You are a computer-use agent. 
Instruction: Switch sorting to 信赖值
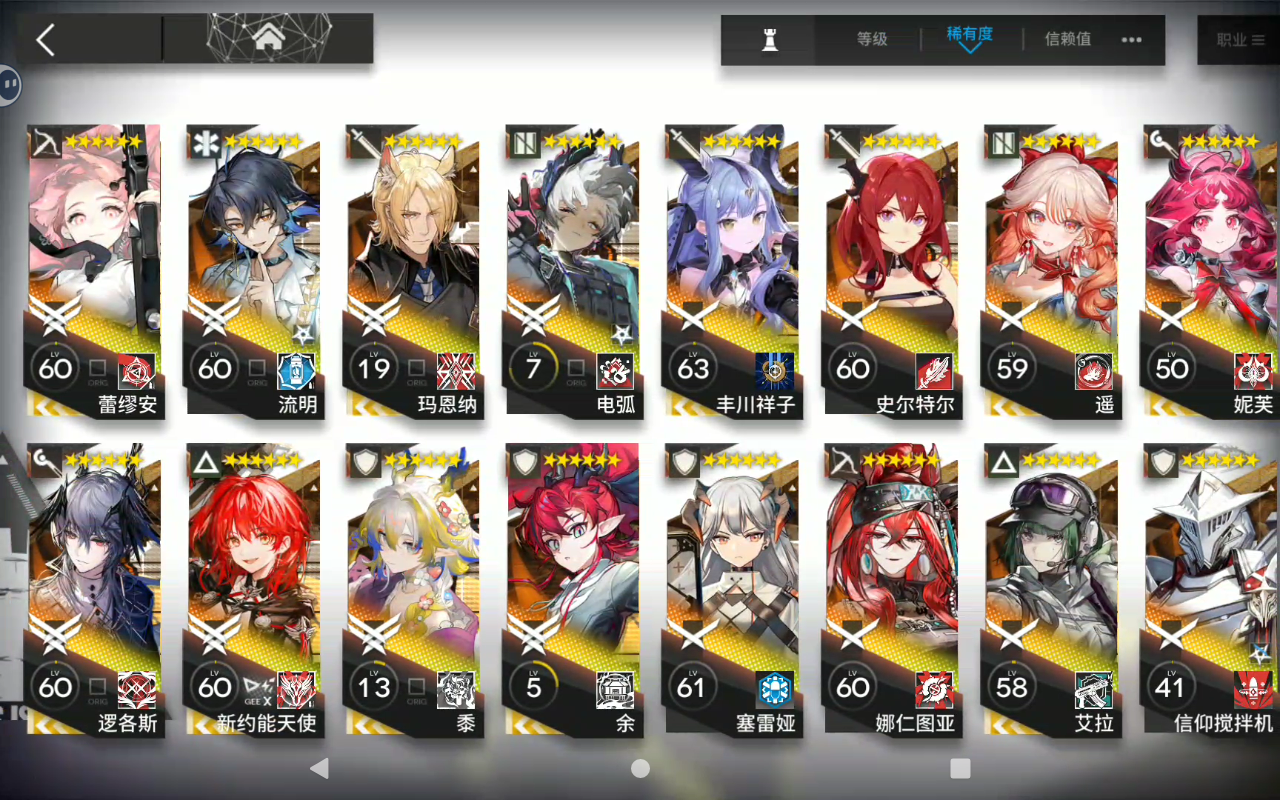click(1066, 40)
